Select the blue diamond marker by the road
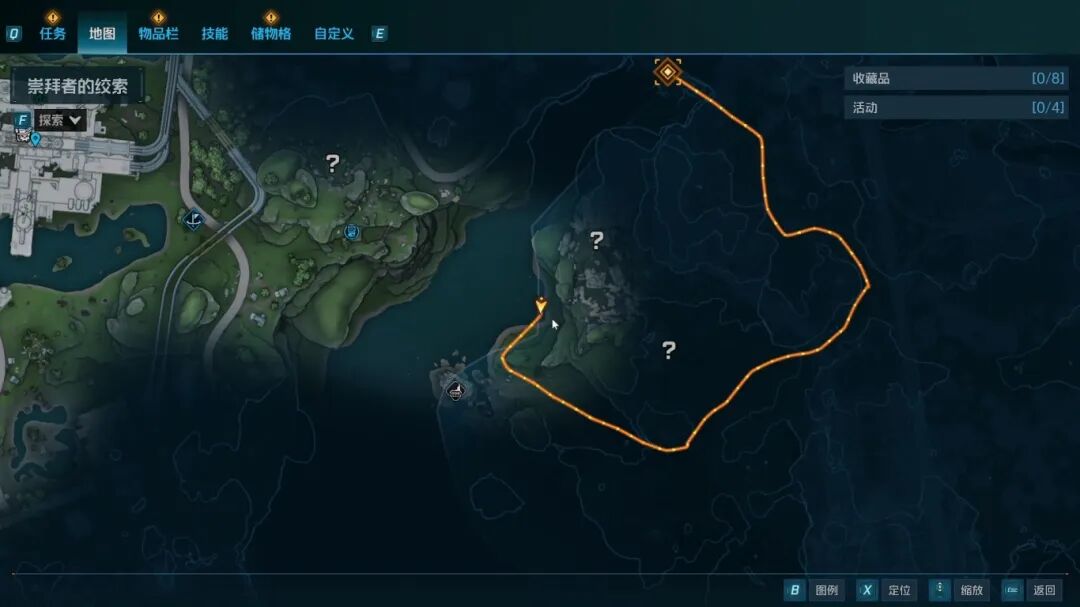This screenshot has height=607, width=1080. tap(195, 217)
